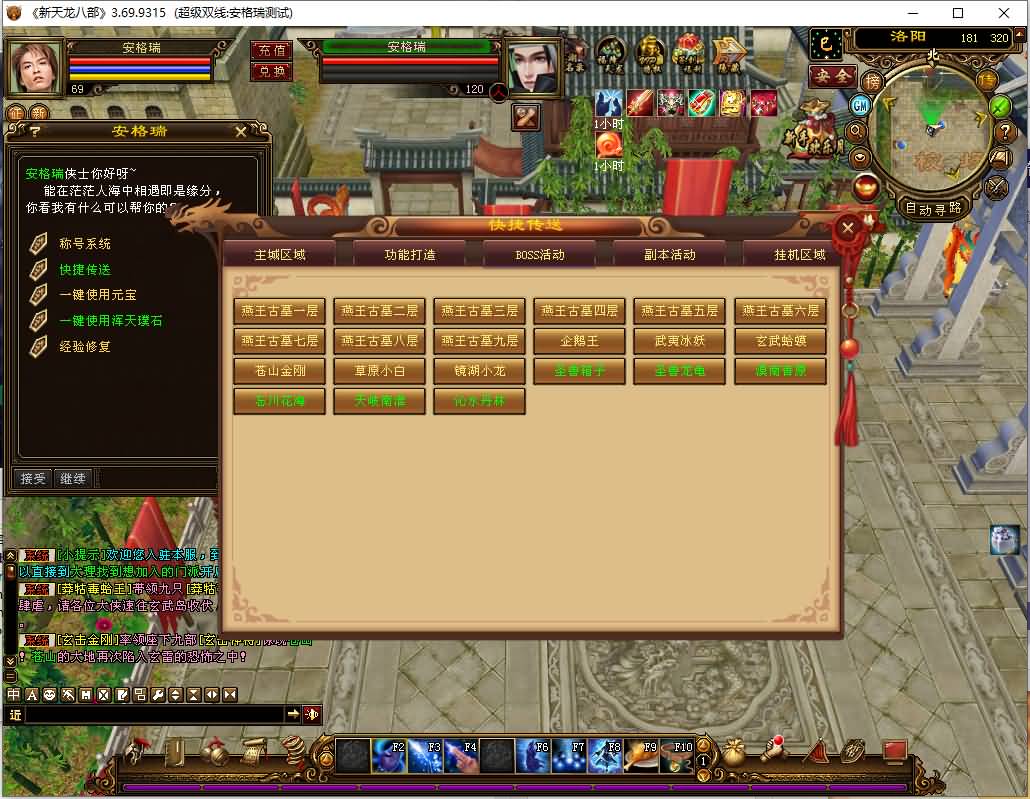Show the 挂机区域 tab
The width and height of the screenshot is (1030, 799).
tap(799, 254)
